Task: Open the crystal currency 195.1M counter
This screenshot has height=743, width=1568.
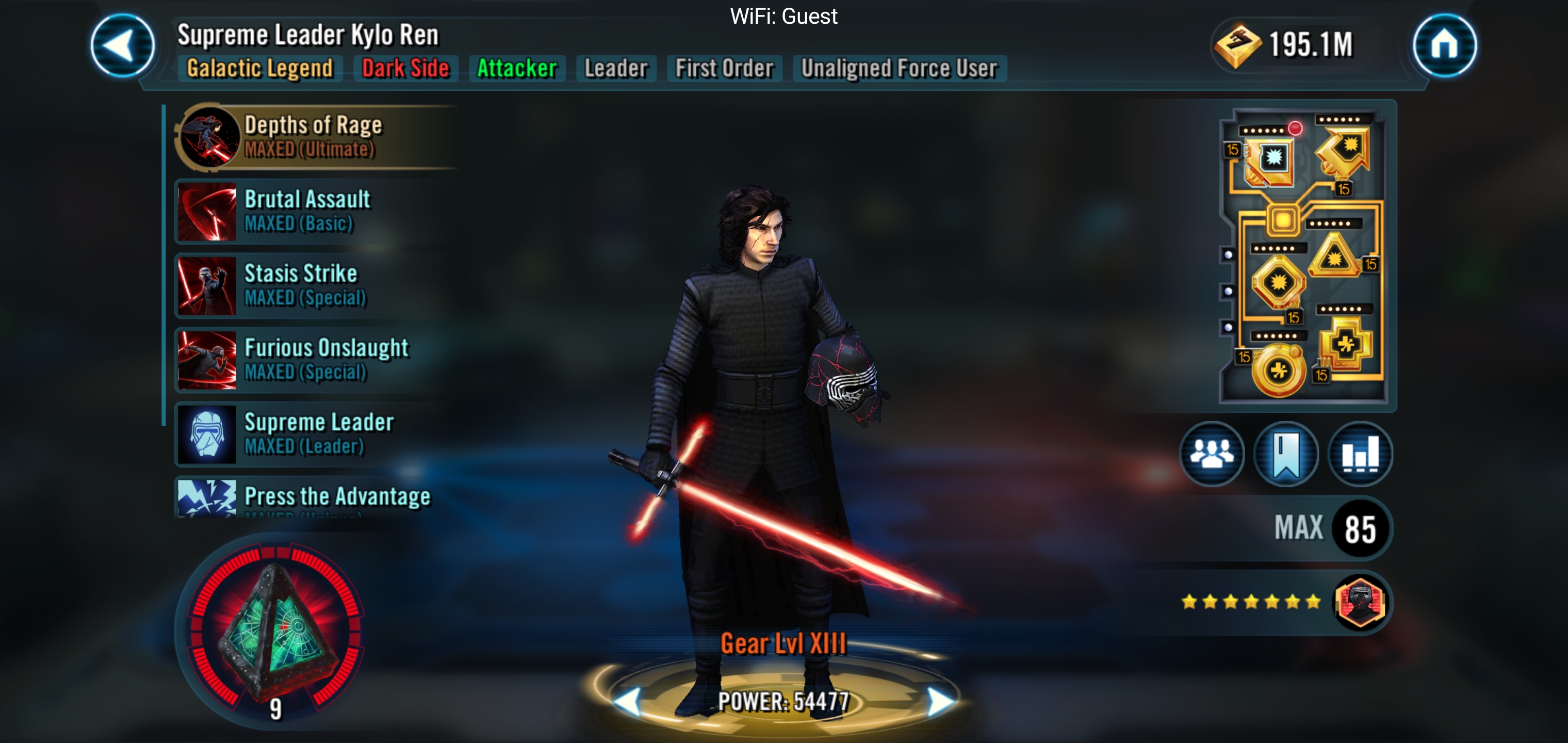Action: 1284,44
